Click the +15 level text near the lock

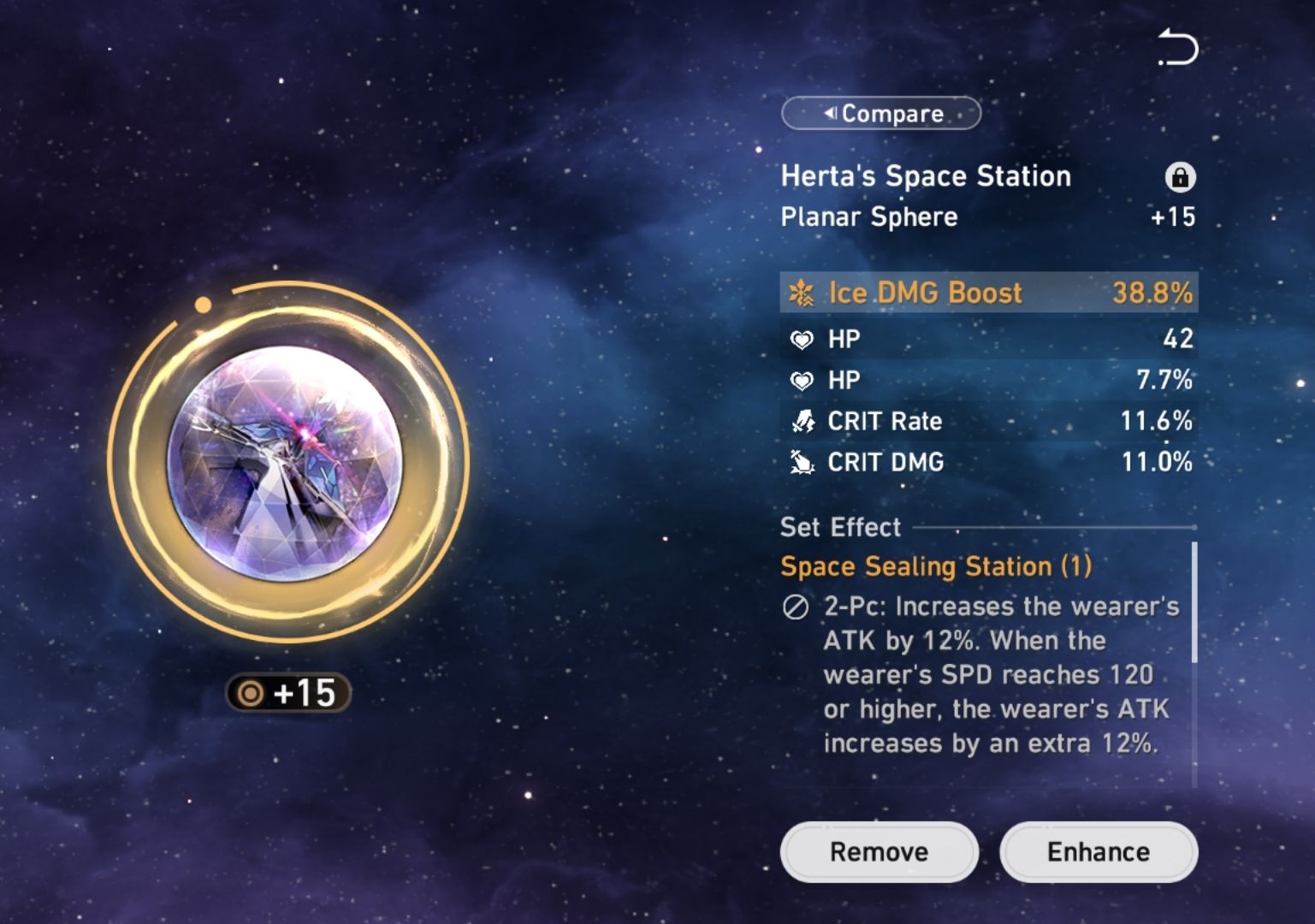point(1172,217)
